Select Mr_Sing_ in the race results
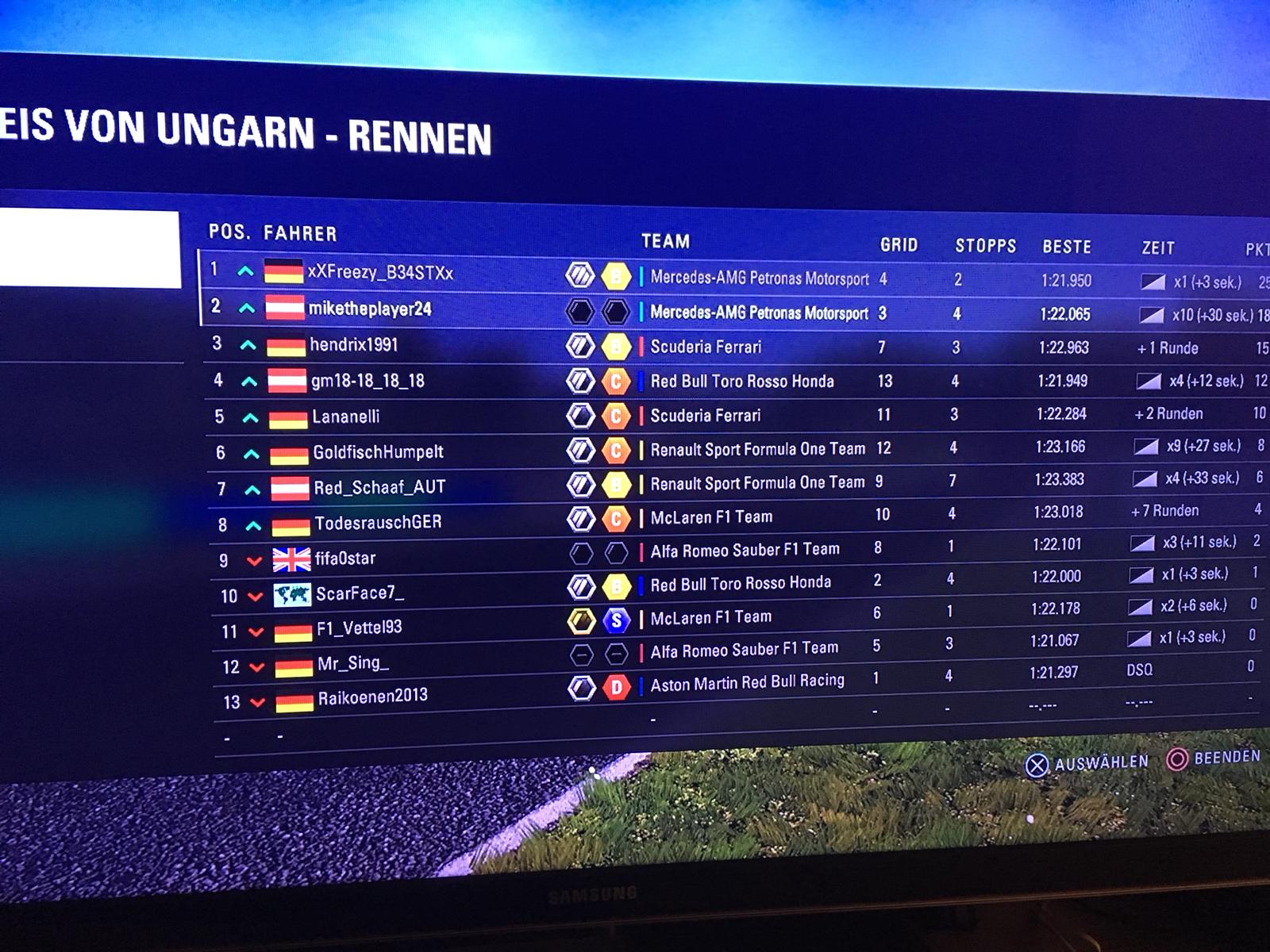 click(353, 663)
